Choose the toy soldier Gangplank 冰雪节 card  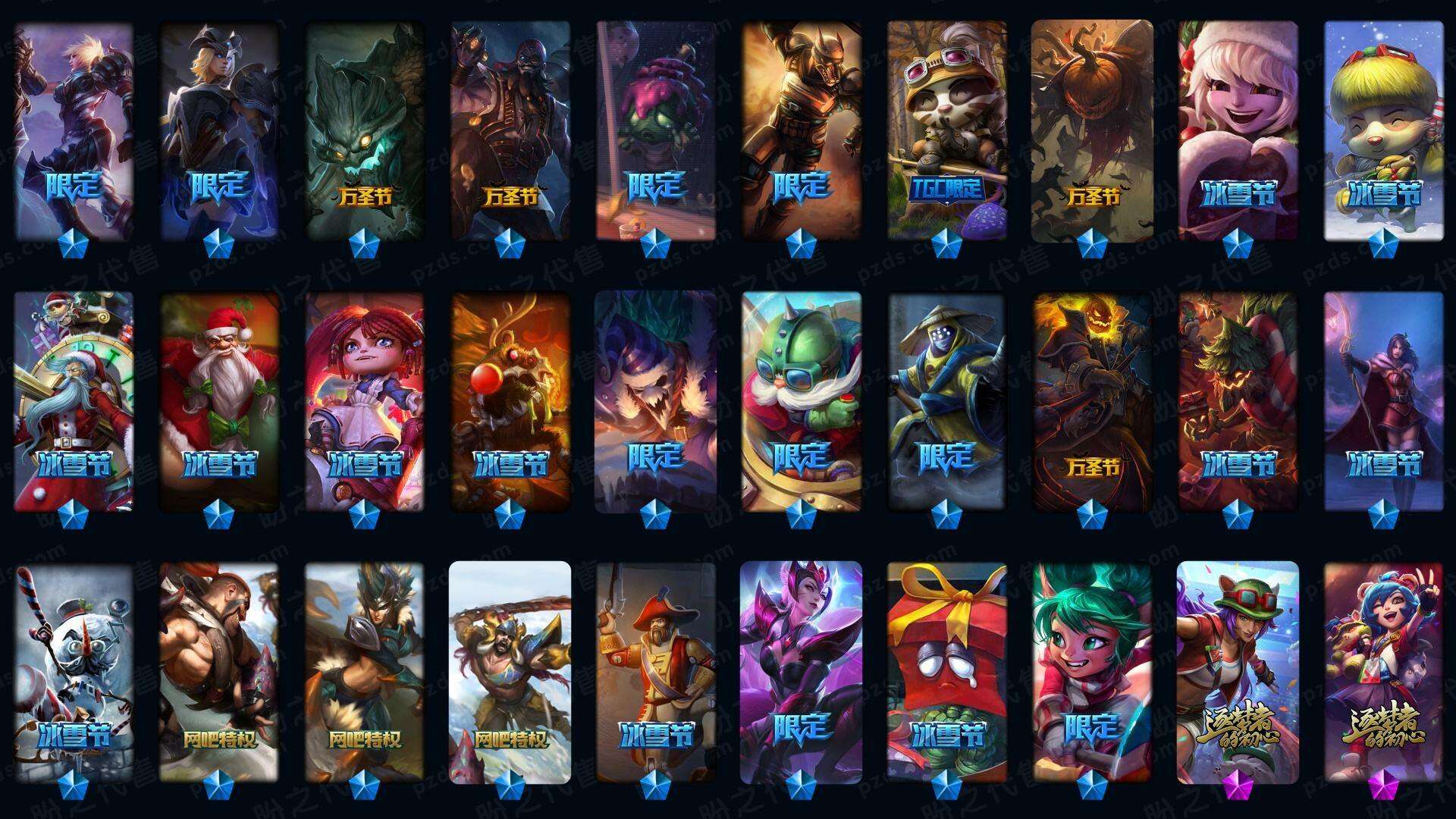point(656,673)
